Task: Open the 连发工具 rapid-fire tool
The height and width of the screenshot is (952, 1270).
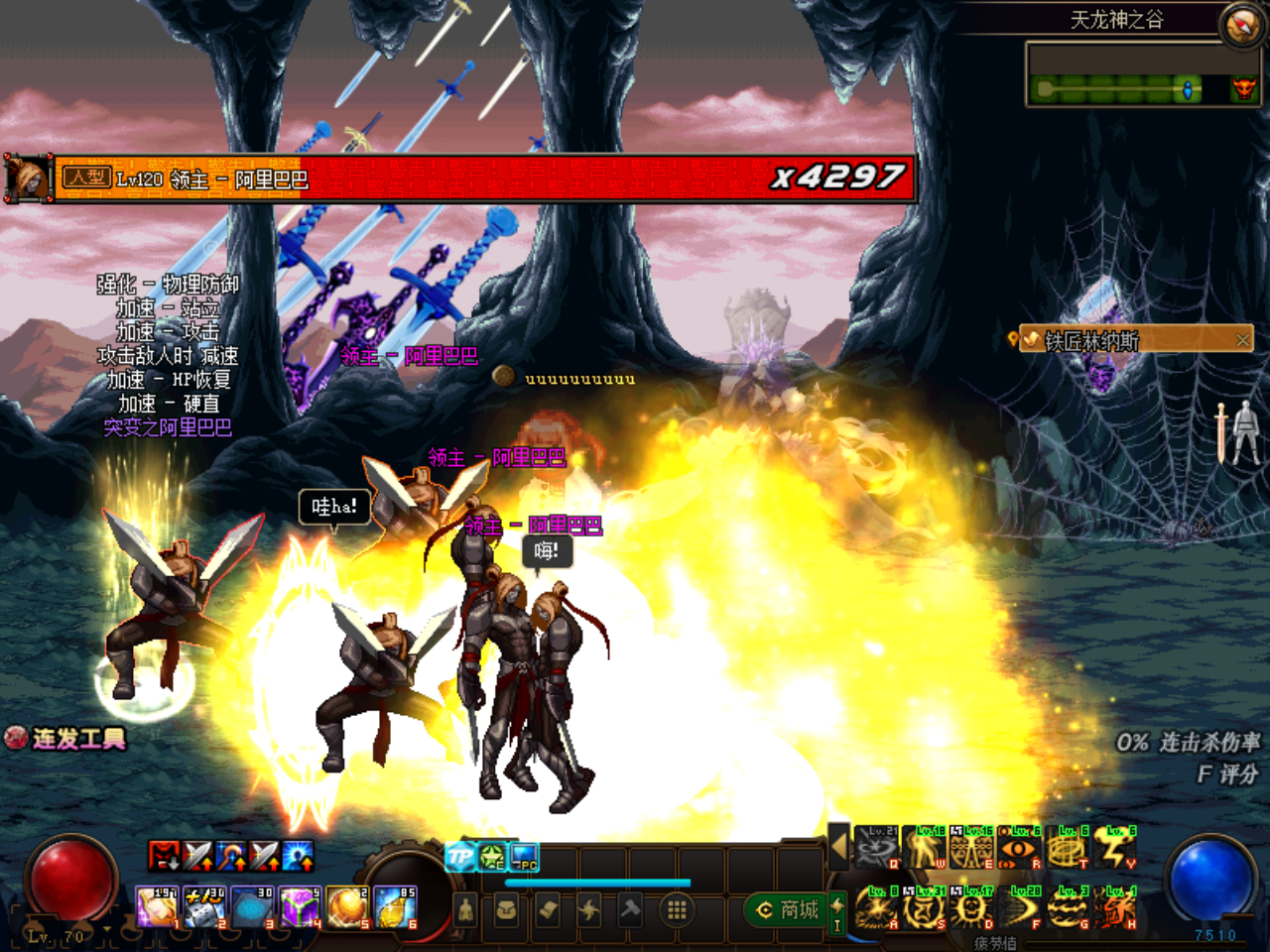Action: point(67,739)
